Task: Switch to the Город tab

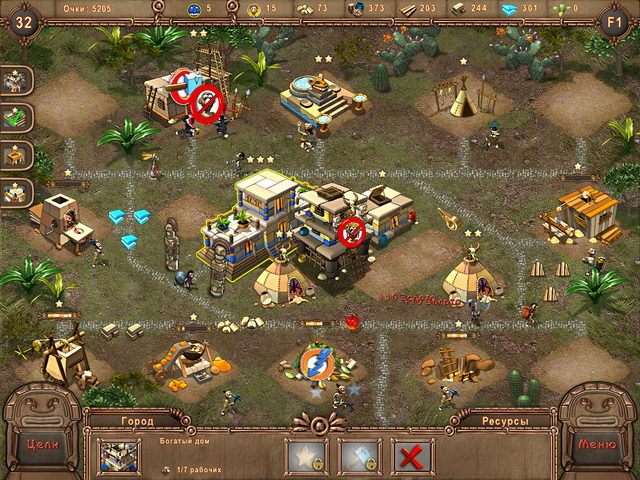Action: point(138,422)
